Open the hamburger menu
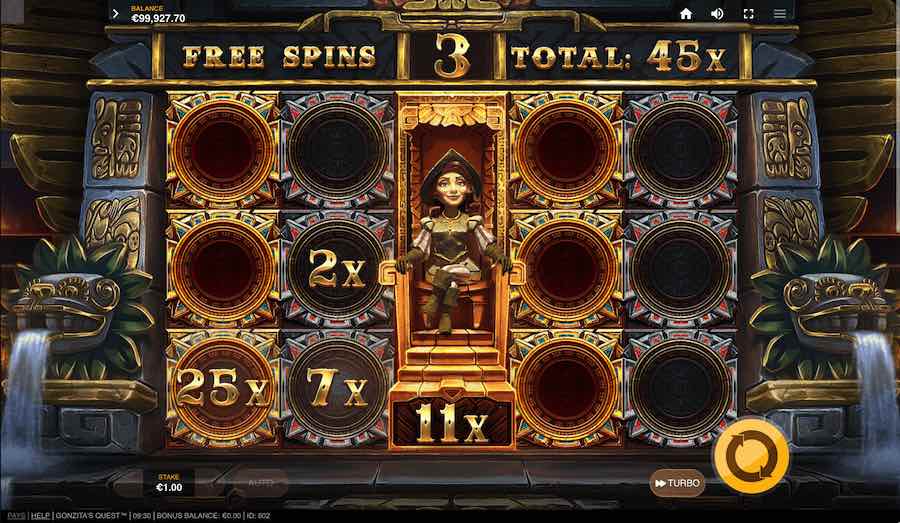 point(779,14)
